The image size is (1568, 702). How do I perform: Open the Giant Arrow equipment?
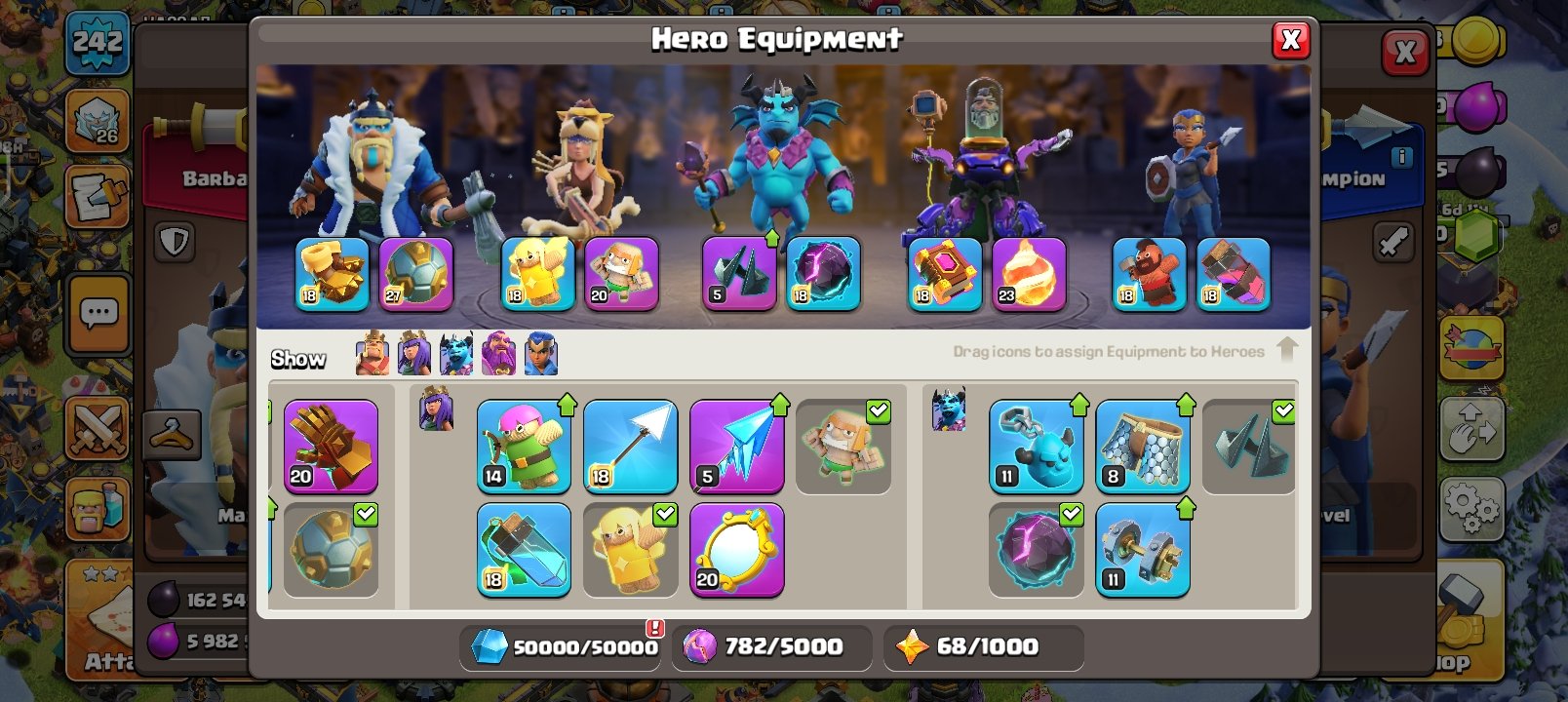tap(630, 446)
